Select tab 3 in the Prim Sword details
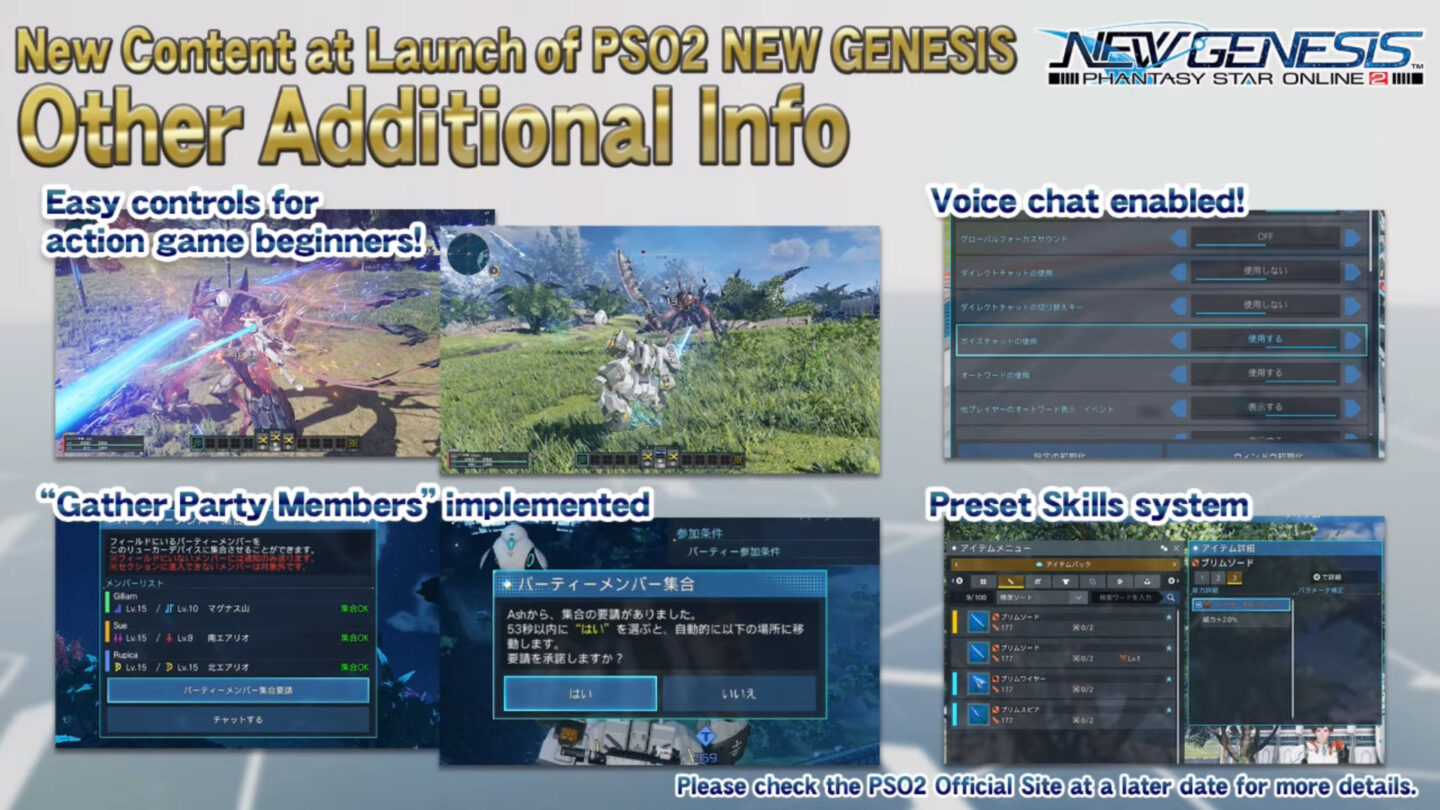Viewport: 1440px width, 810px height. 1233,578
